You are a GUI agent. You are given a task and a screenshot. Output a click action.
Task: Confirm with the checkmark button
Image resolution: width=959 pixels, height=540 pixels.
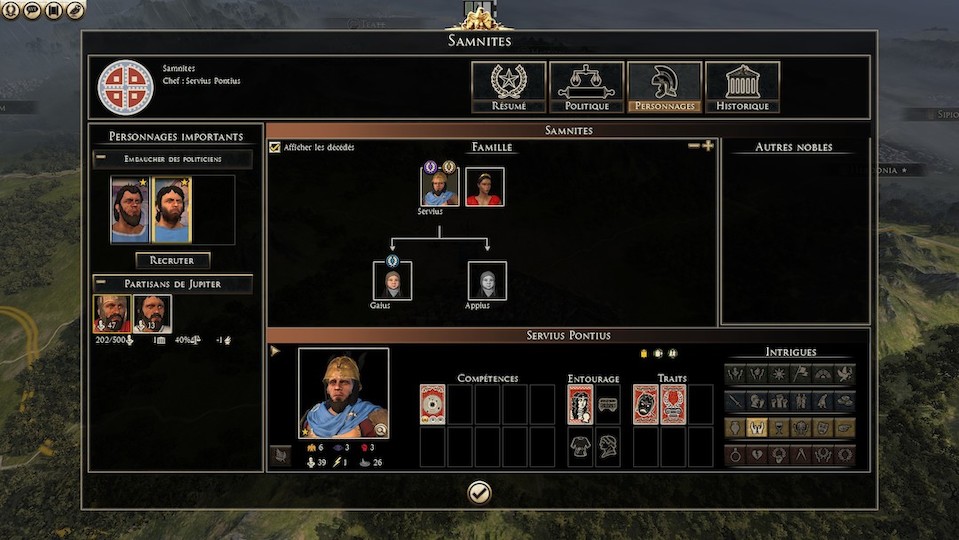click(479, 491)
